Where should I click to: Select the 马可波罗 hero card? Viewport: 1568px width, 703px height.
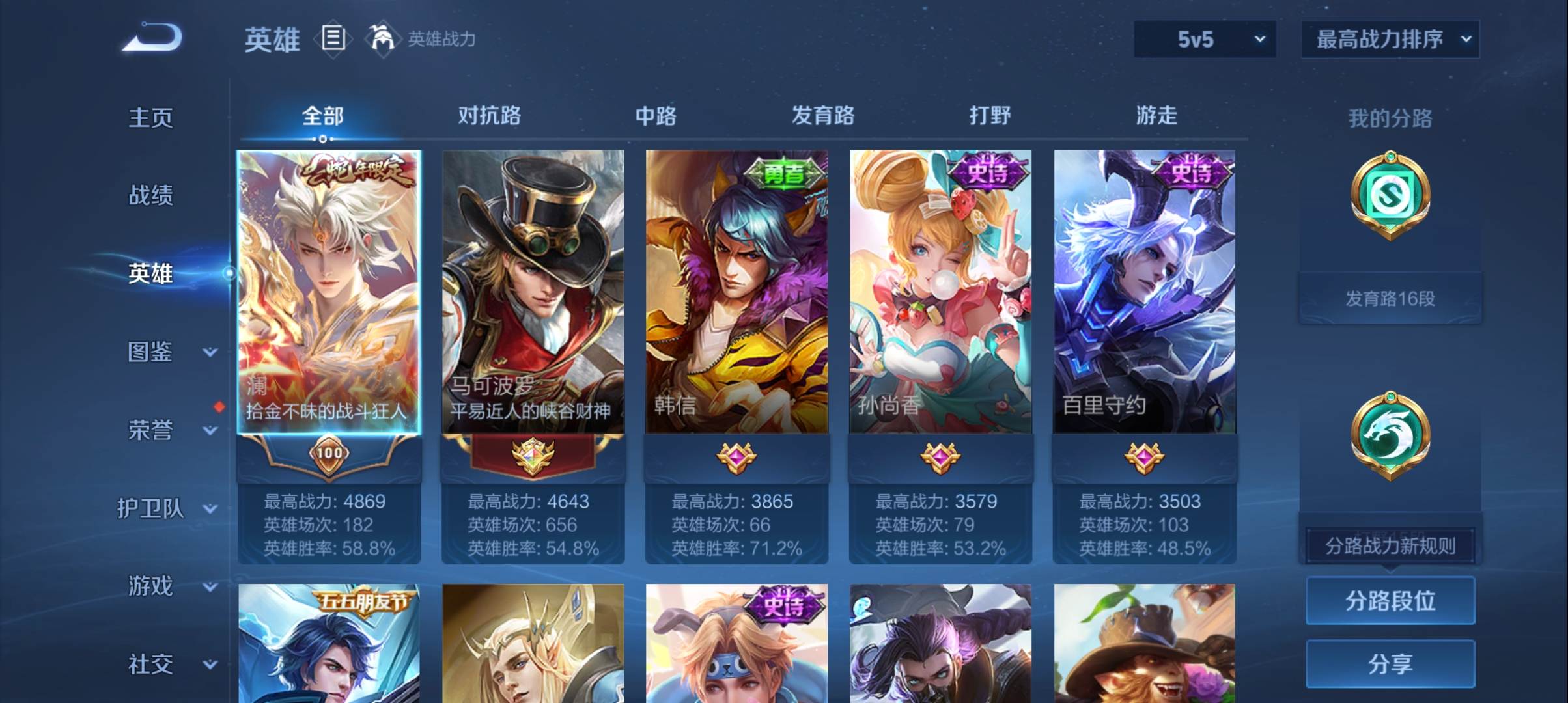[533, 293]
